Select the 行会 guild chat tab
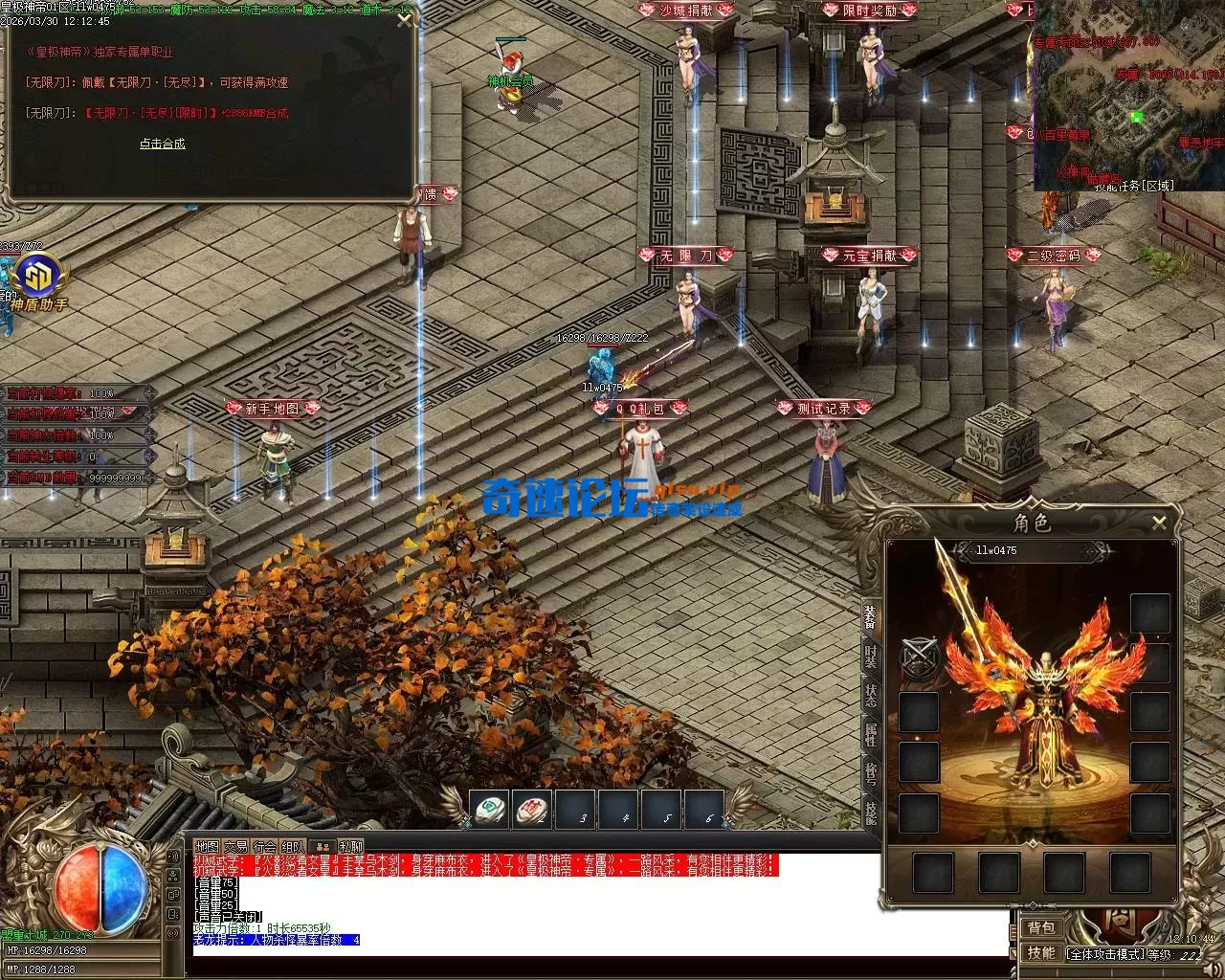The image size is (1225, 980). coord(264,846)
